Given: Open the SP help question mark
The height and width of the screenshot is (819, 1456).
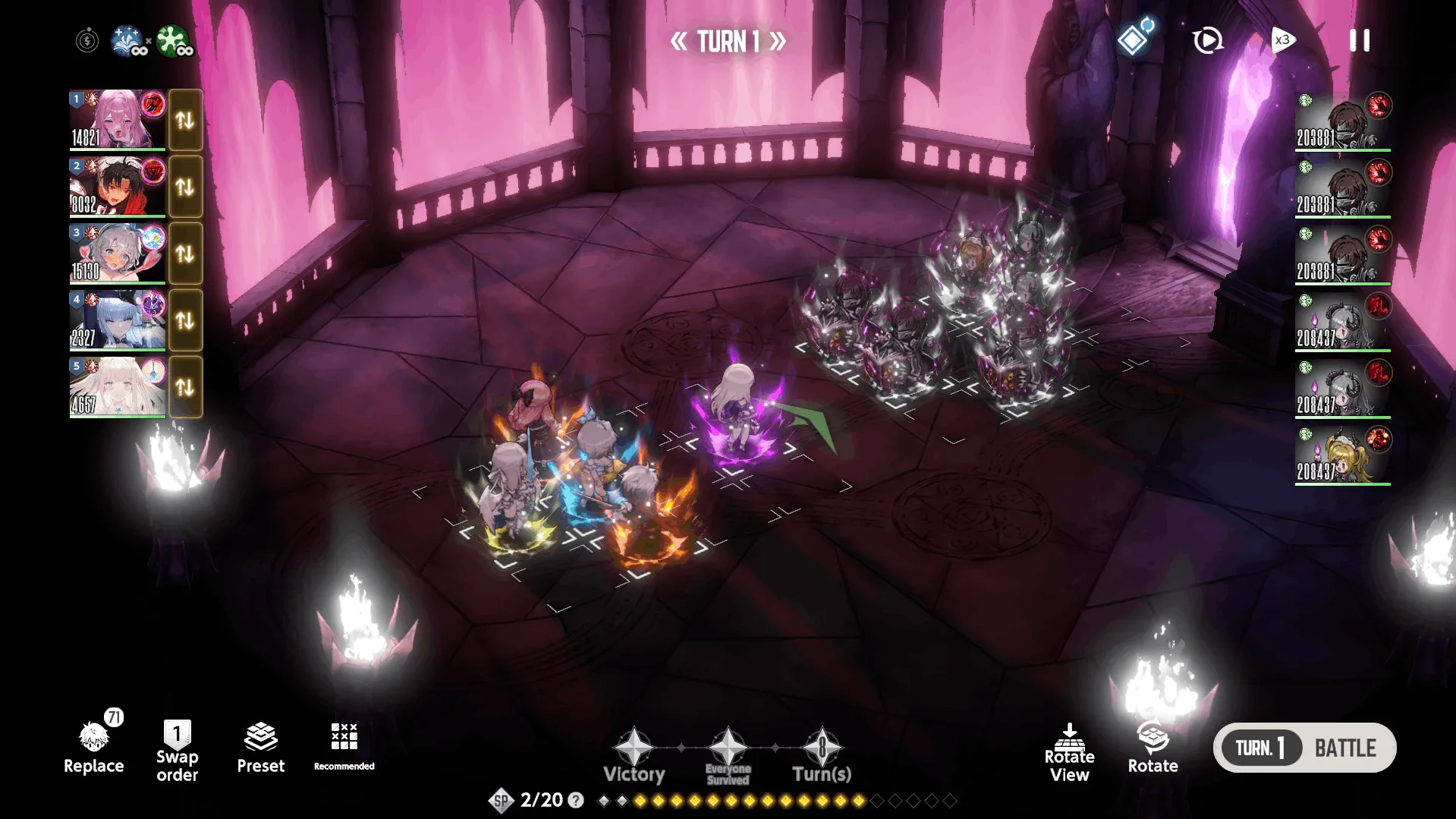Looking at the screenshot, I should [576, 800].
